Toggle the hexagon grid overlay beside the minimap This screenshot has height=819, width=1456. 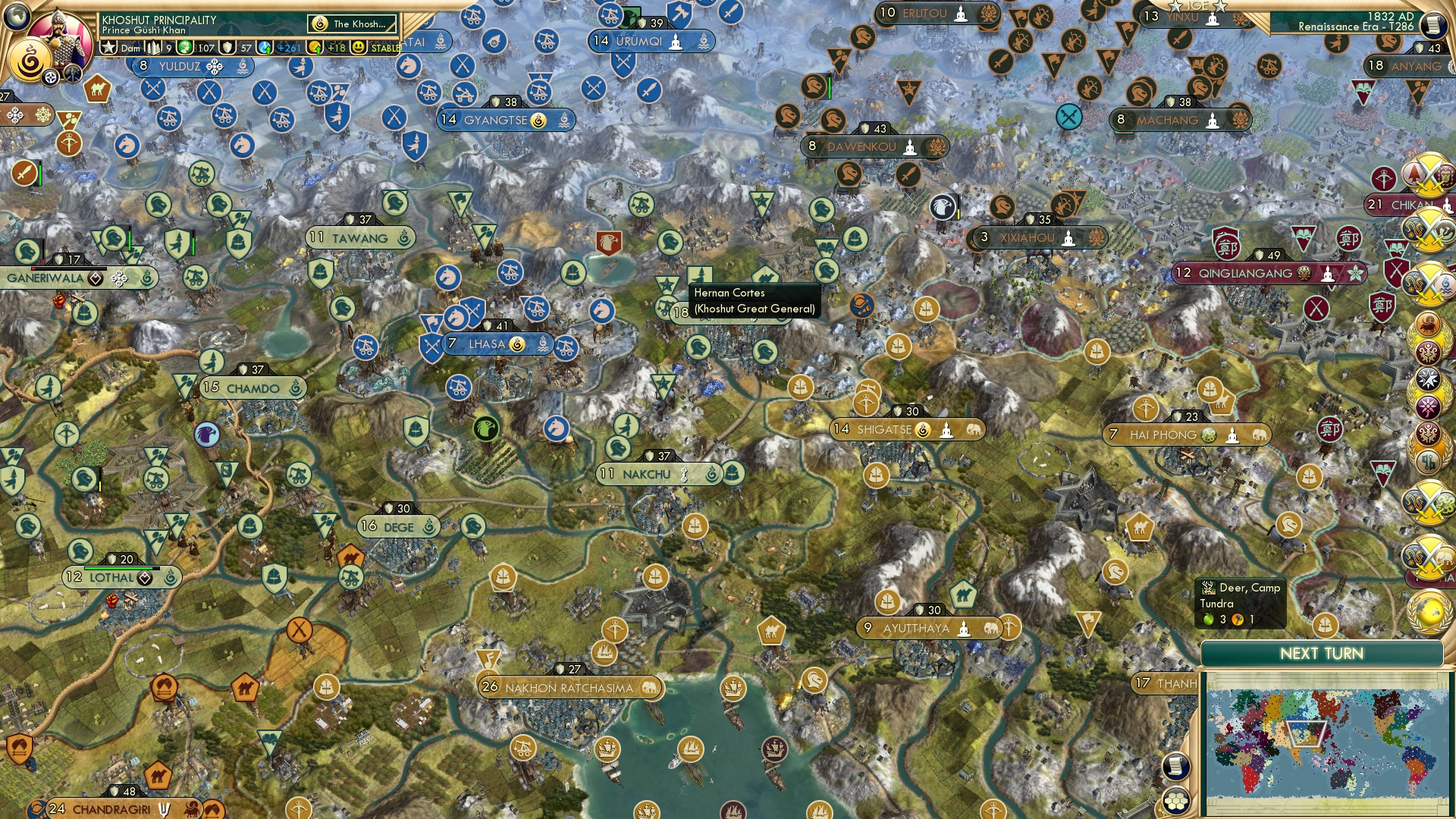(x=1175, y=801)
